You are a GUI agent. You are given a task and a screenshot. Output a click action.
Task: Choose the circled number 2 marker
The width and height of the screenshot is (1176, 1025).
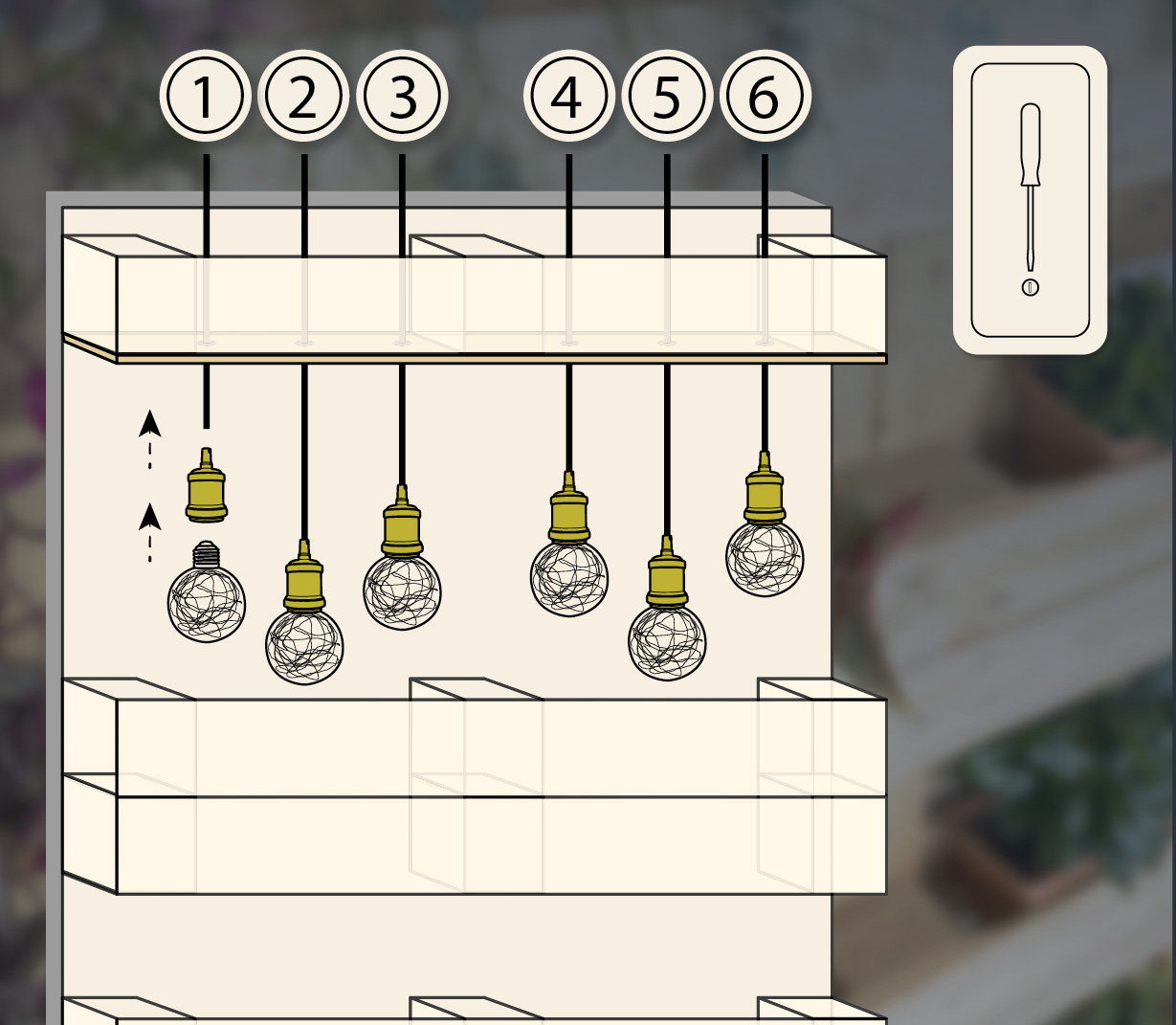tap(302, 97)
